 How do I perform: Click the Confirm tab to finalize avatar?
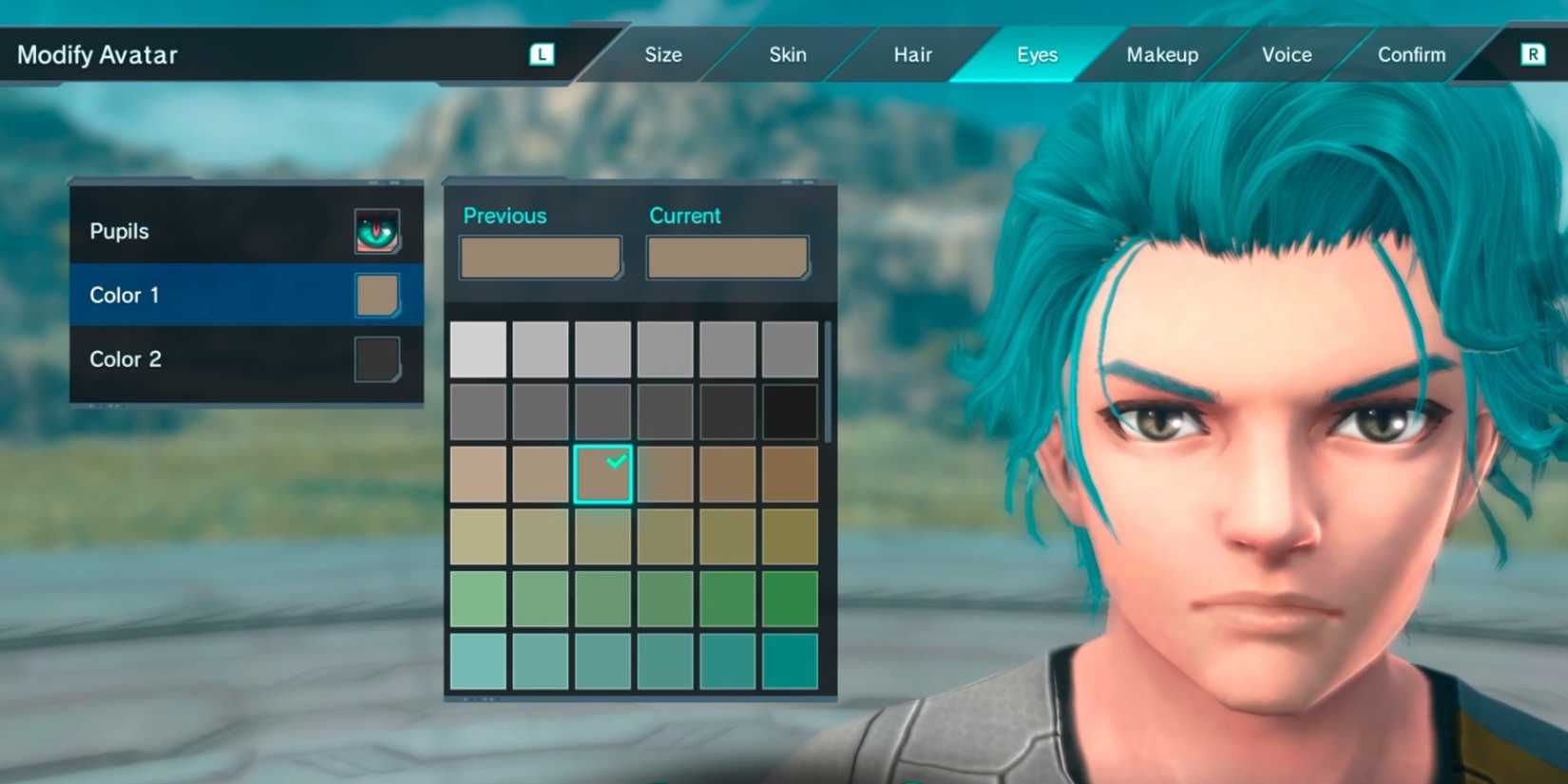1410,54
